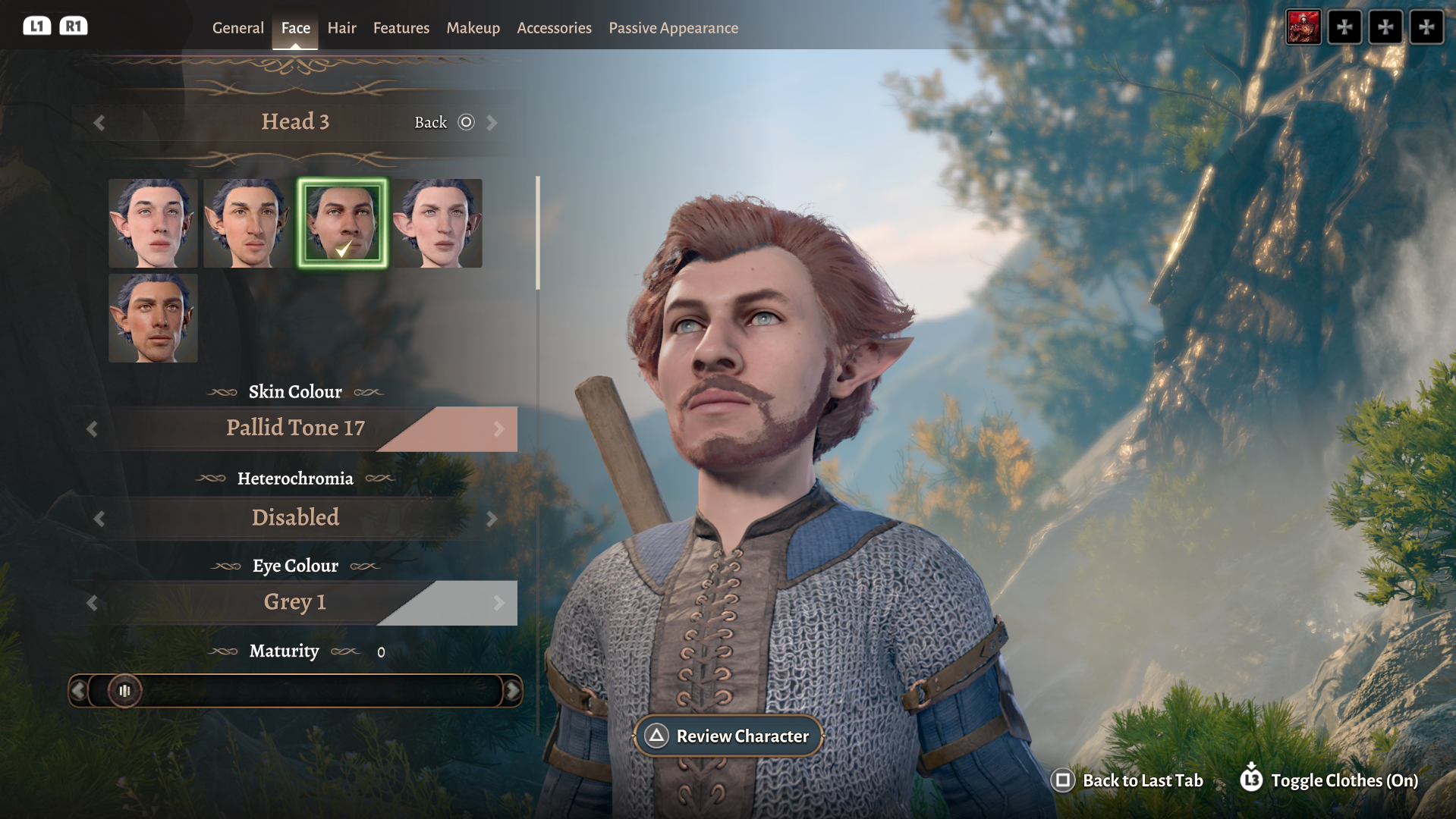Image resolution: width=1456 pixels, height=819 pixels.
Task: Change Eye Colour to the next shade
Action: pyautogui.click(x=498, y=603)
